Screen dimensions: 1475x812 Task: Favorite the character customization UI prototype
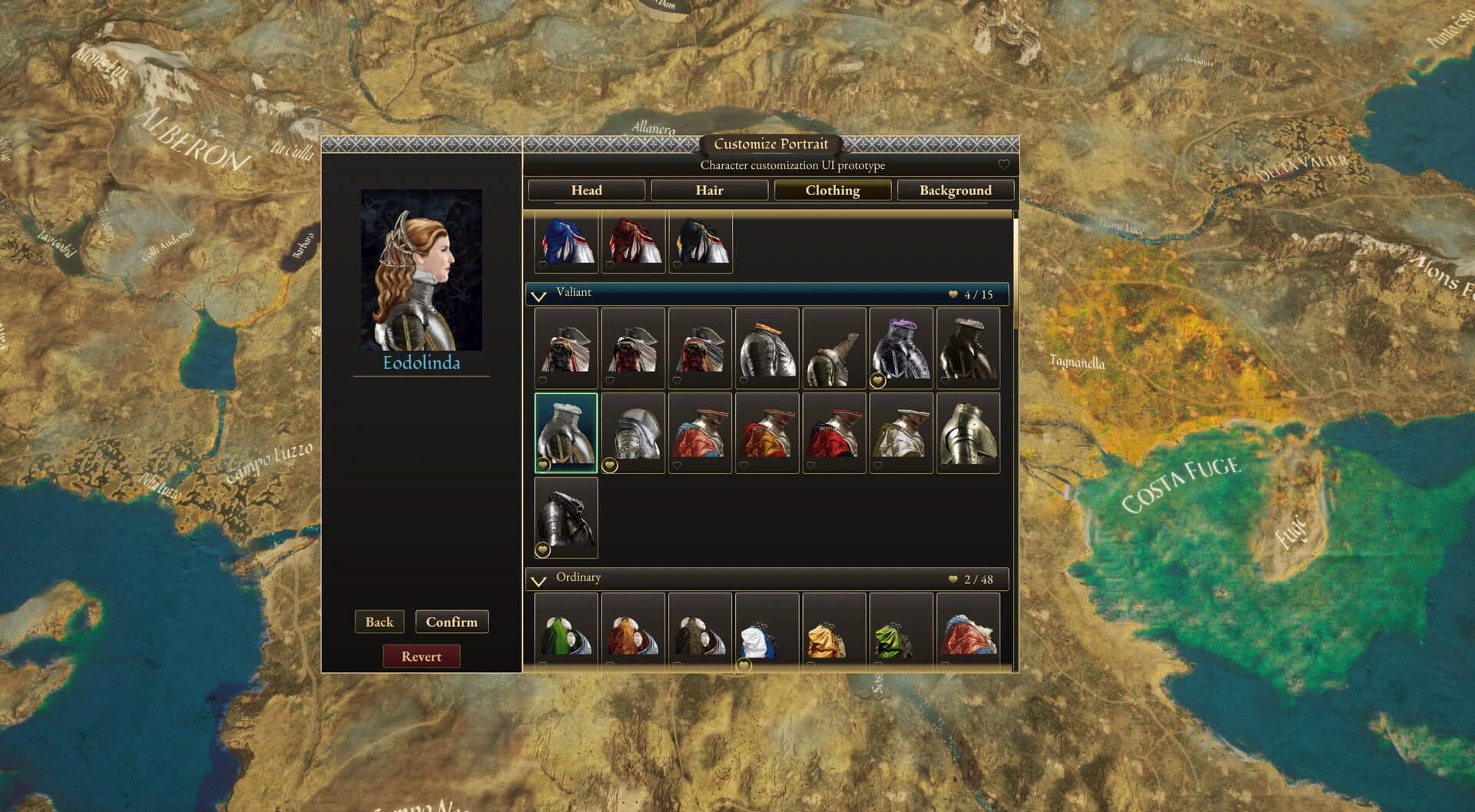(x=1003, y=164)
